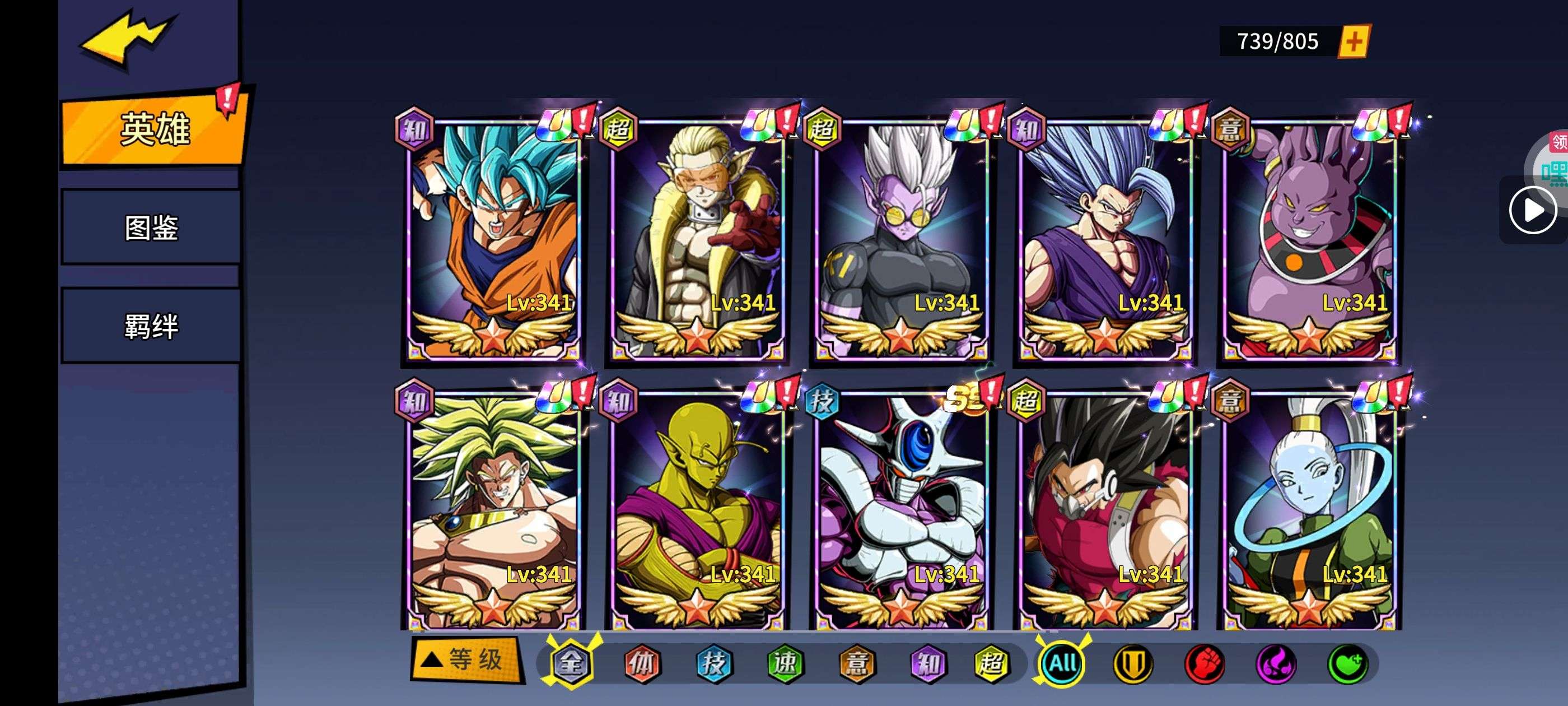Filter heroes by blue 技 type

[713, 663]
